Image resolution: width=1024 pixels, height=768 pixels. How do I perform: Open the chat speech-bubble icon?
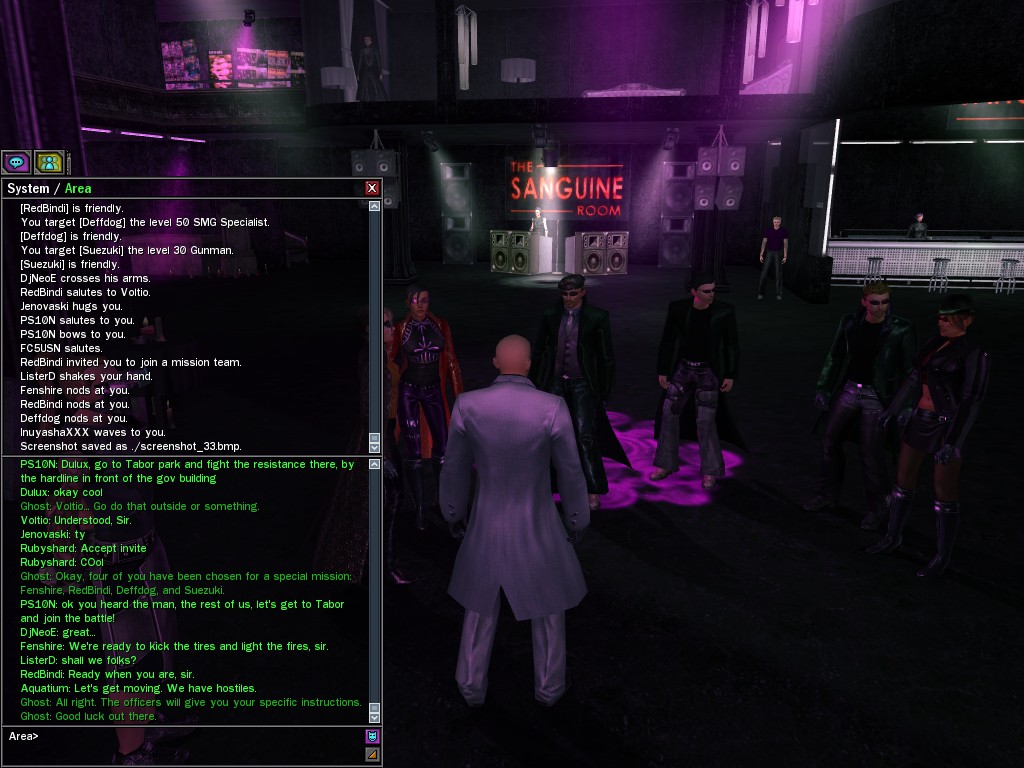tap(16, 162)
